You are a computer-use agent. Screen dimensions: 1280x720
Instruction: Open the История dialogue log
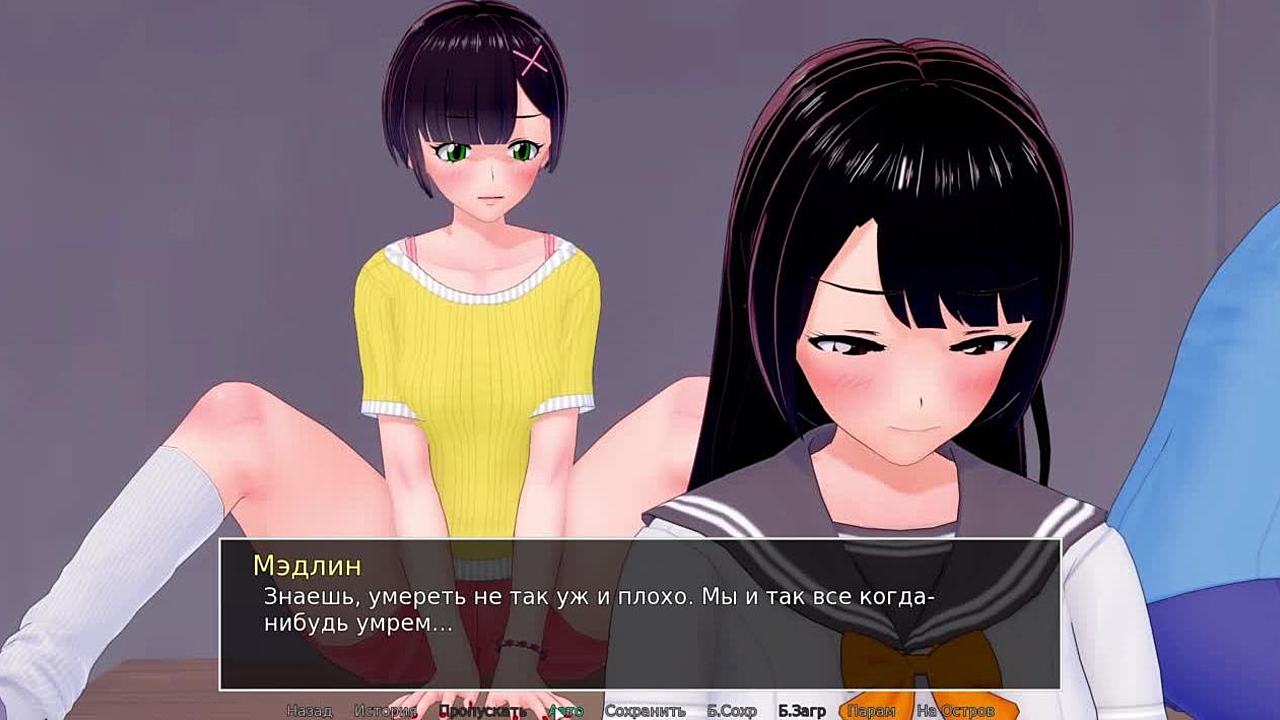(x=385, y=711)
